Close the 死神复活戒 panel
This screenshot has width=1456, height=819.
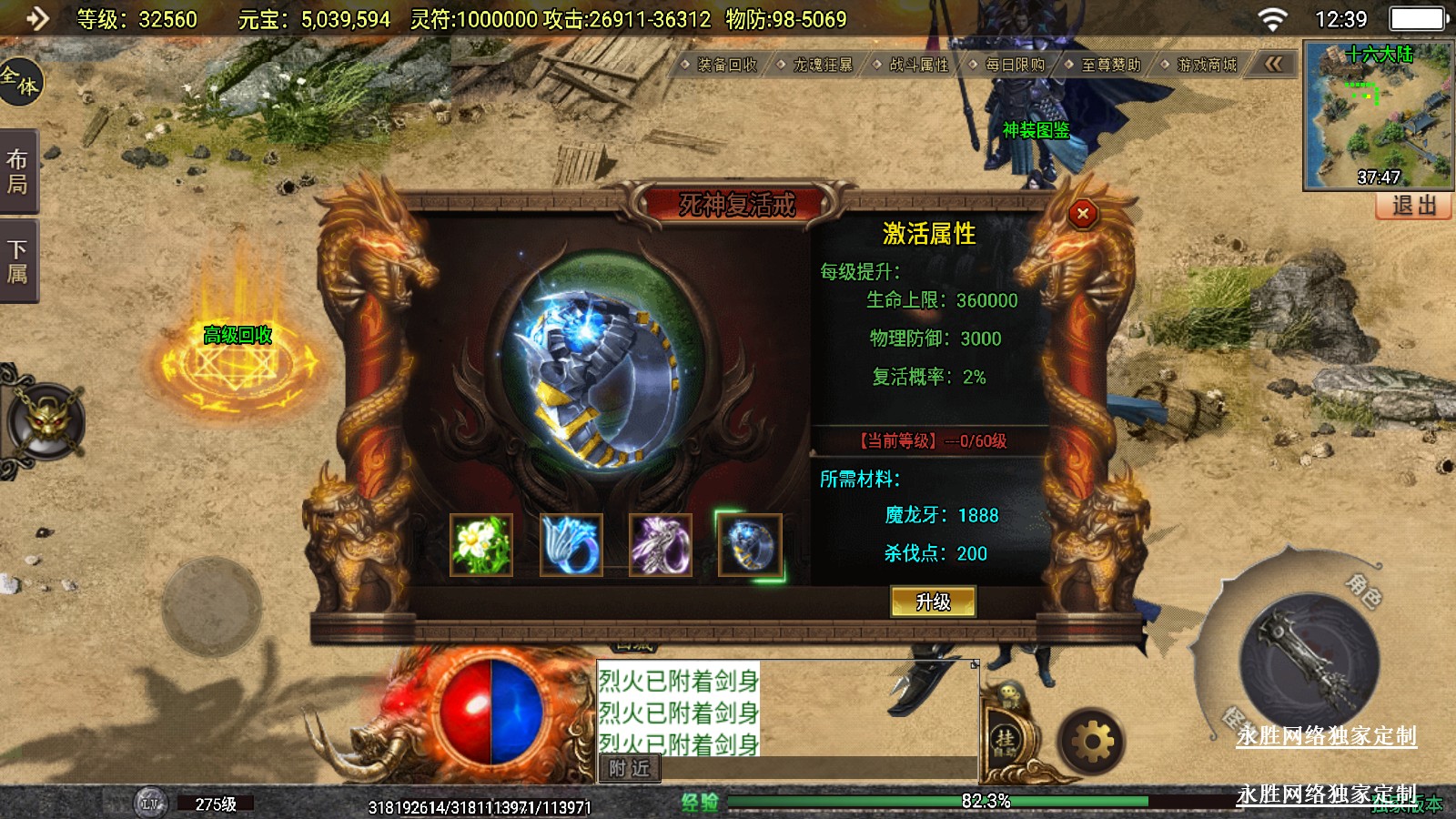point(1082,214)
